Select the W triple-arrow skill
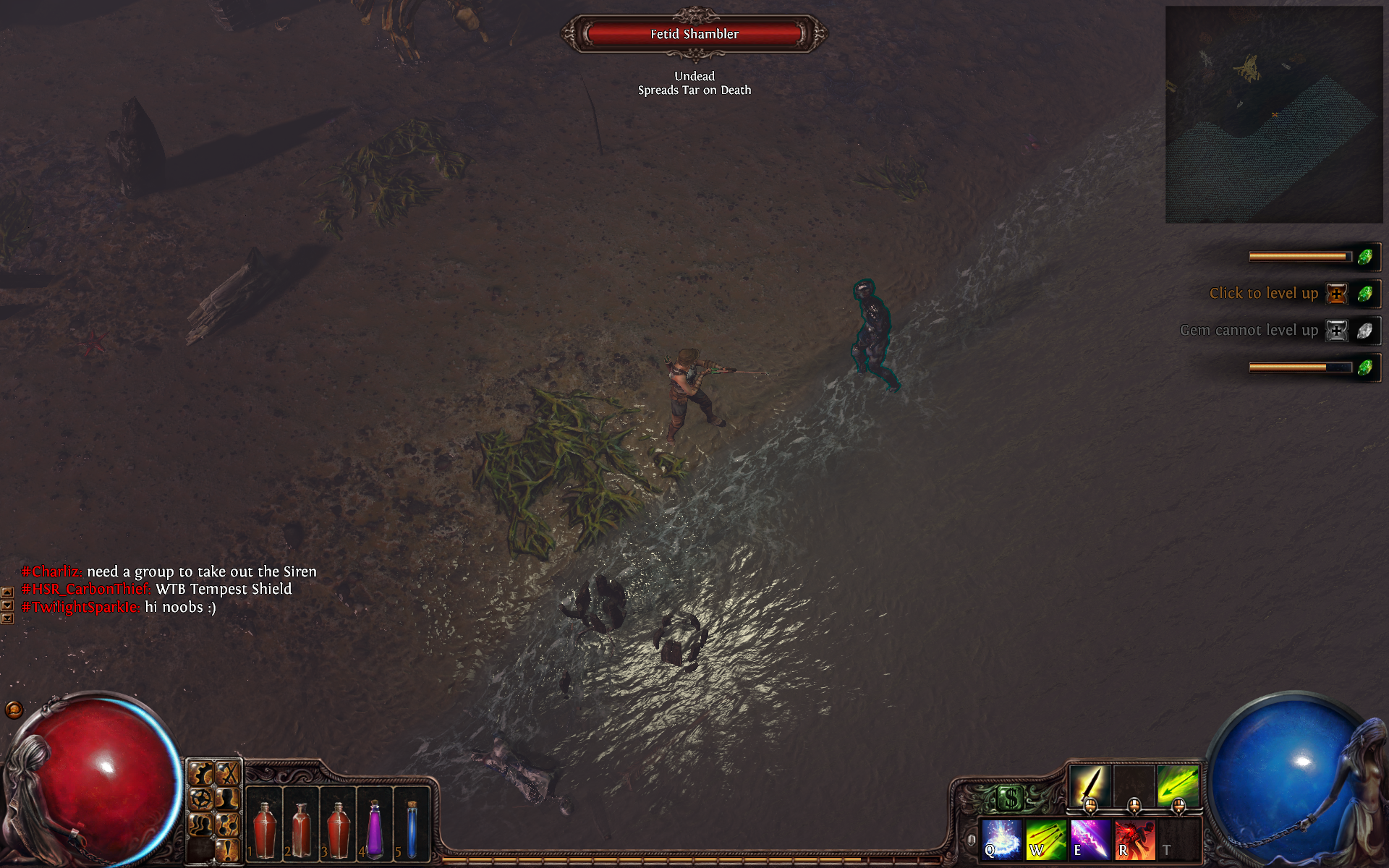Screen dimensions: 1389x868 click(1045, 839)
